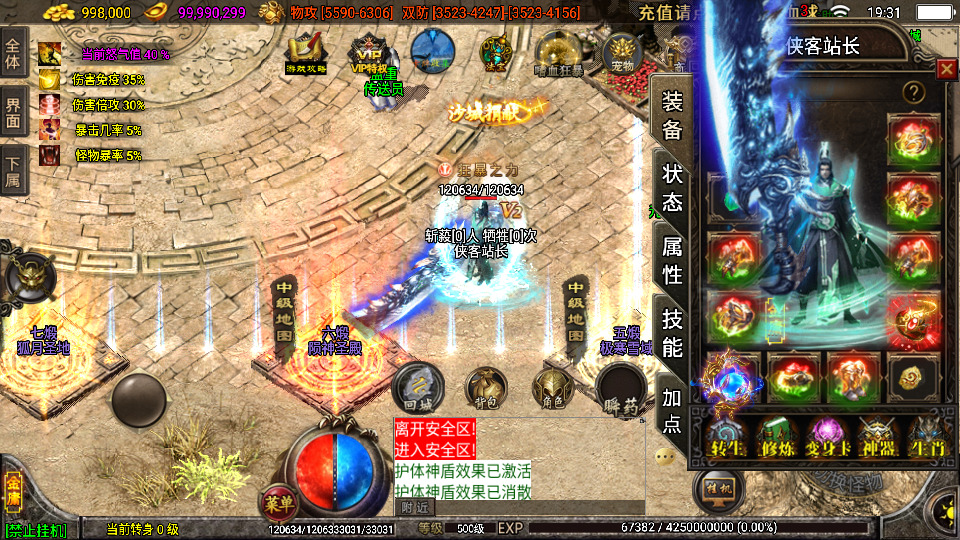This screenshot has height=540, width=960.
Task: Click the question mark help icon
Action: [912, 92]
